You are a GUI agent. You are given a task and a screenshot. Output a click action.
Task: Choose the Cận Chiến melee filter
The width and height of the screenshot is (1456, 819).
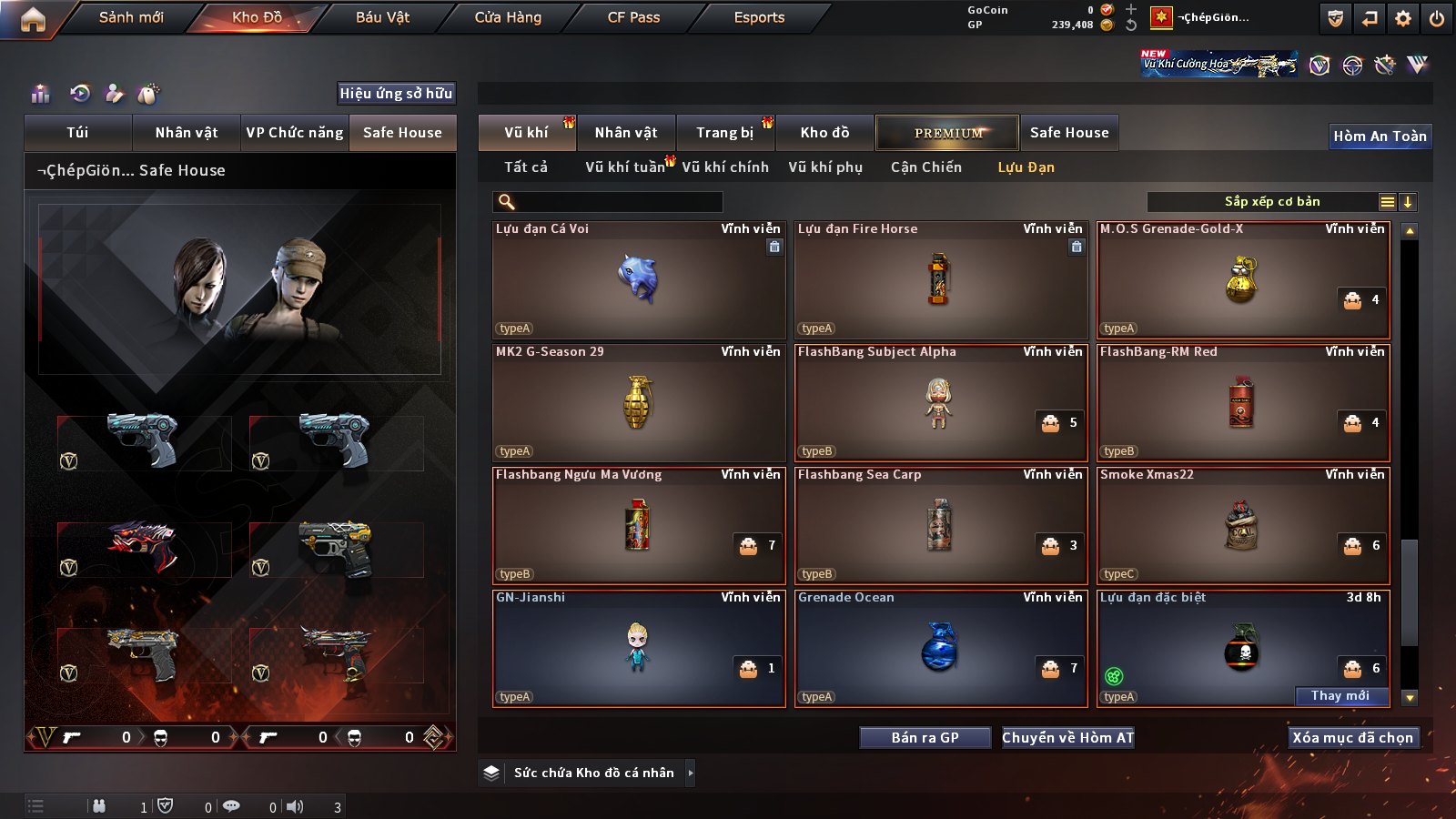tap(925, 167)
